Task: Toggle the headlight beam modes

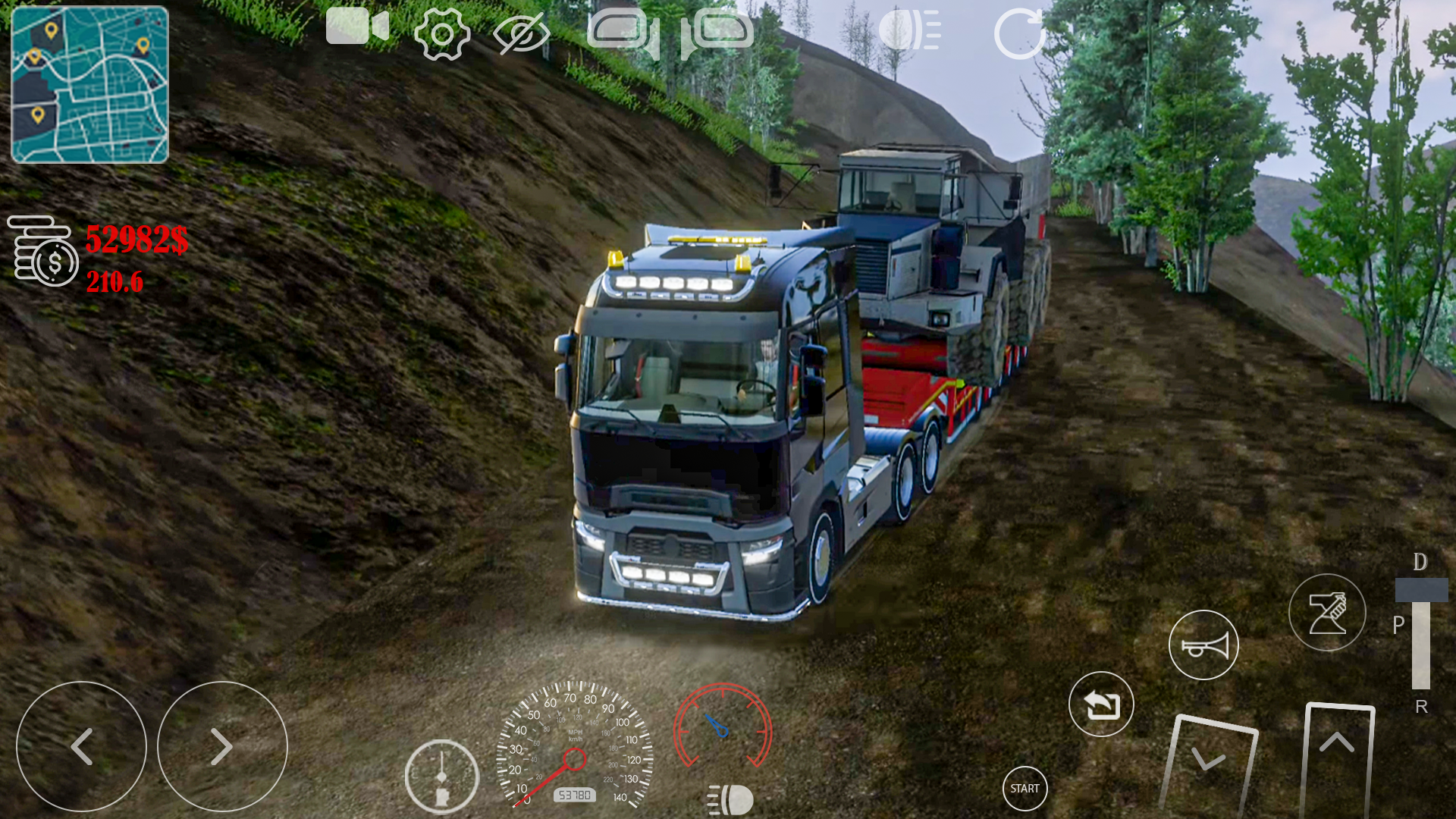Action: coord(908,30)
